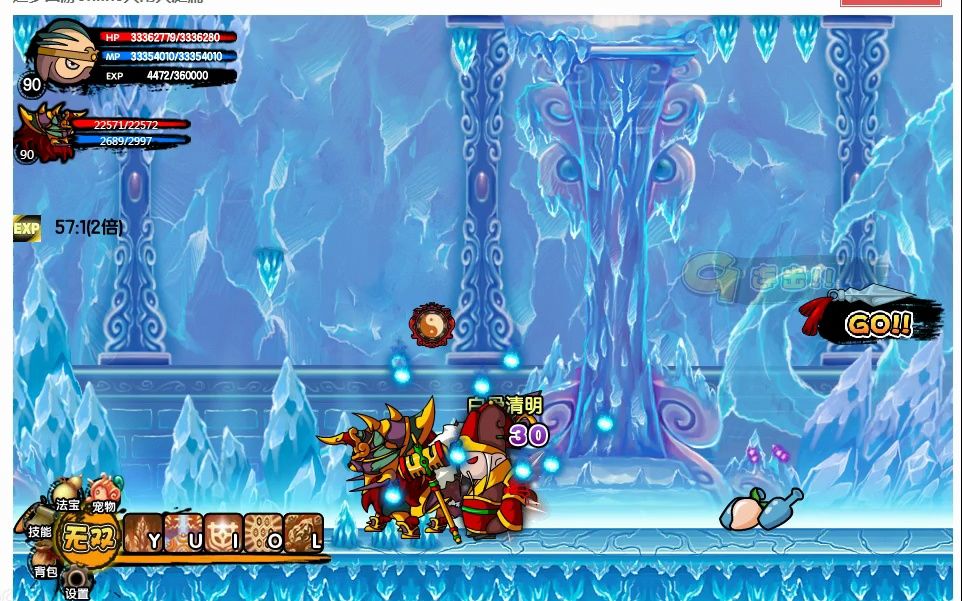The image size is (962, 601).
Task: Select the horned pet portrait
Action: pyautogui.click(x=43, y=130)
